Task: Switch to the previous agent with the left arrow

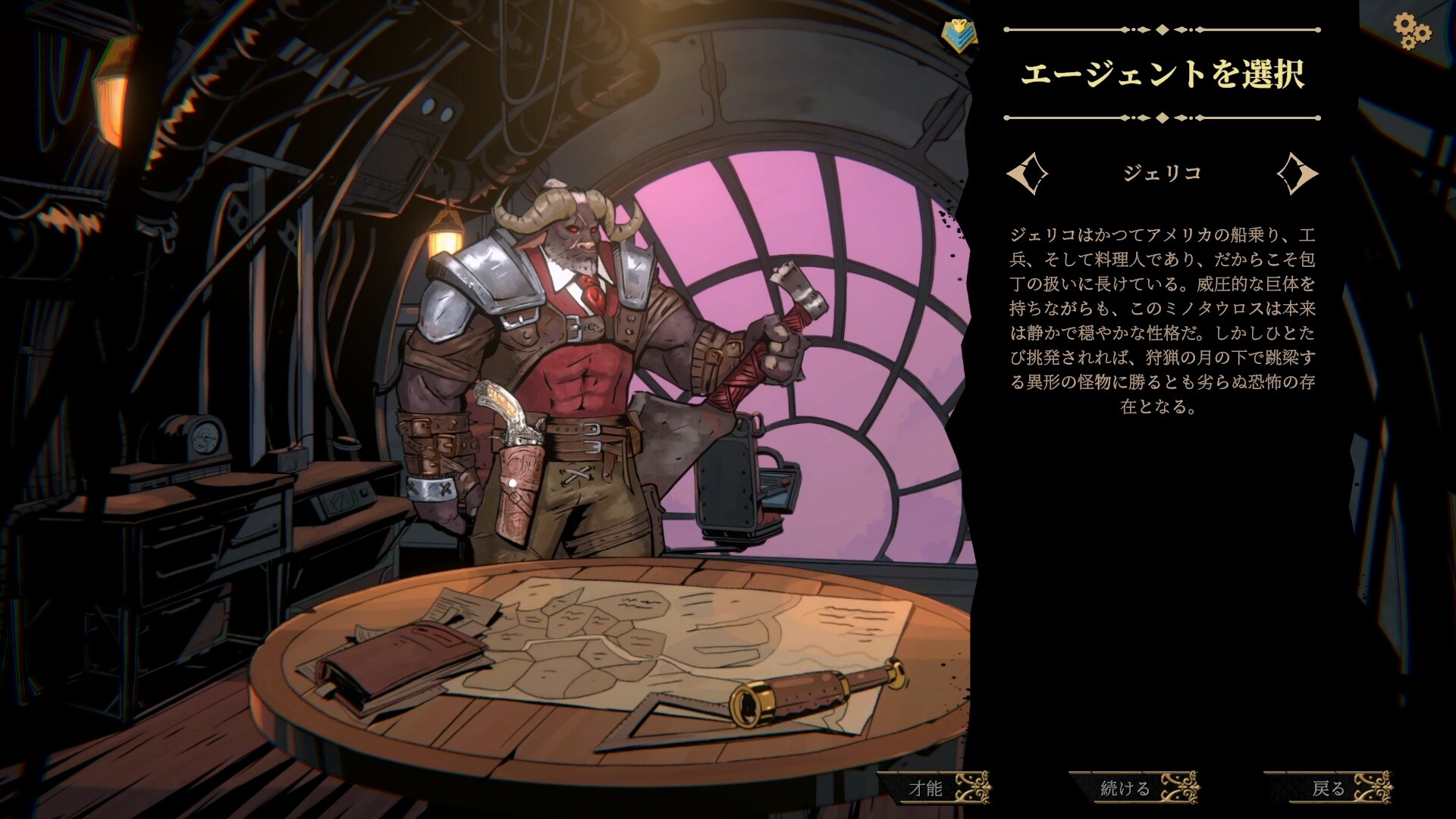Action: (x=1027, y=174)
